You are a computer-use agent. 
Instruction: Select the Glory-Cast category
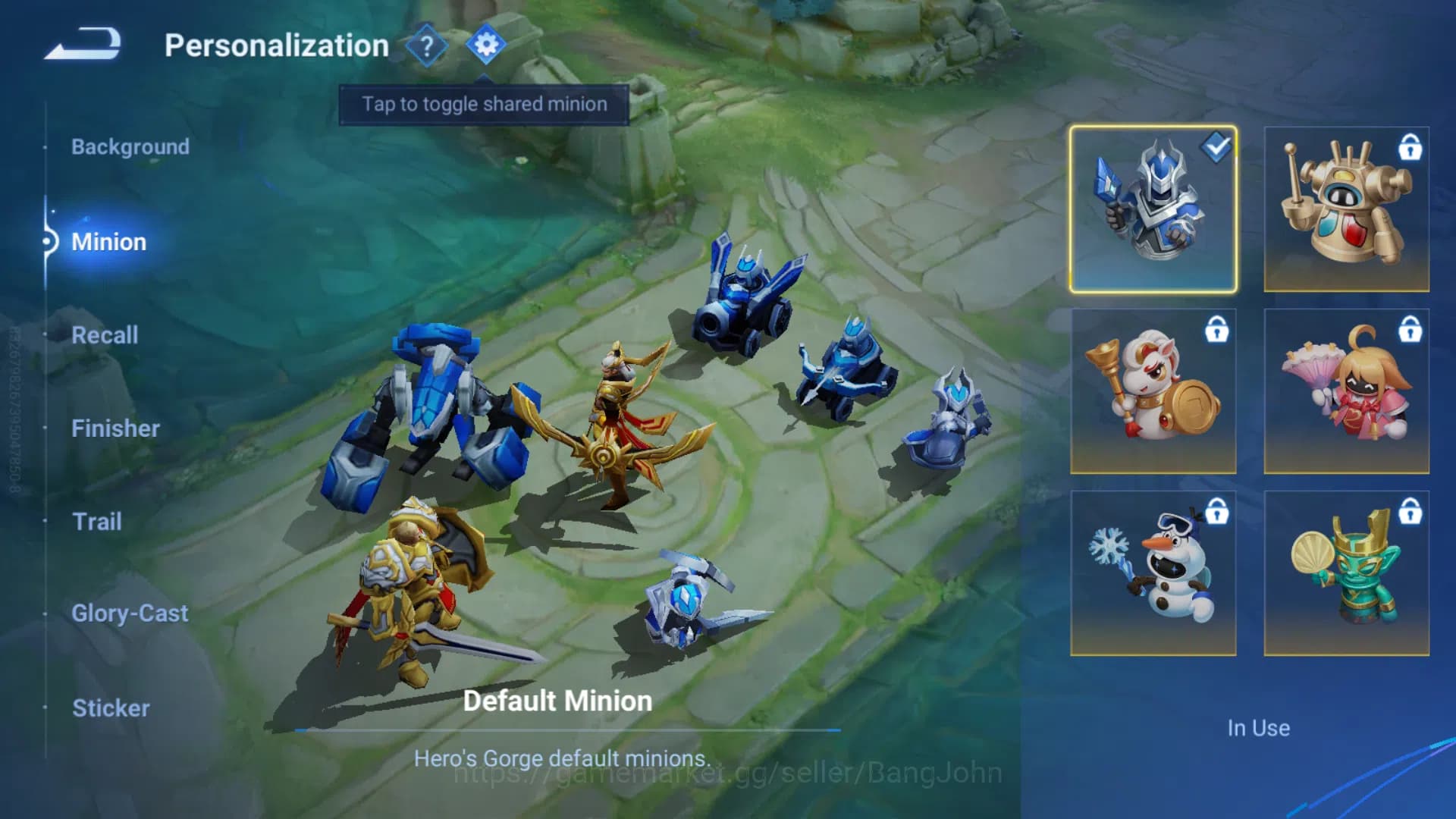click(130, 613)
